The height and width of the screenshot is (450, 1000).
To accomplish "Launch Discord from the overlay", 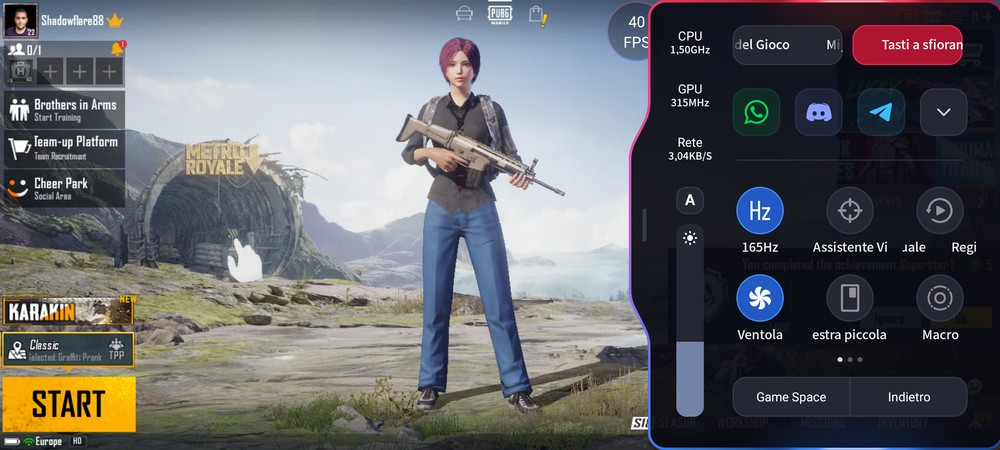I will click(818, 113).
